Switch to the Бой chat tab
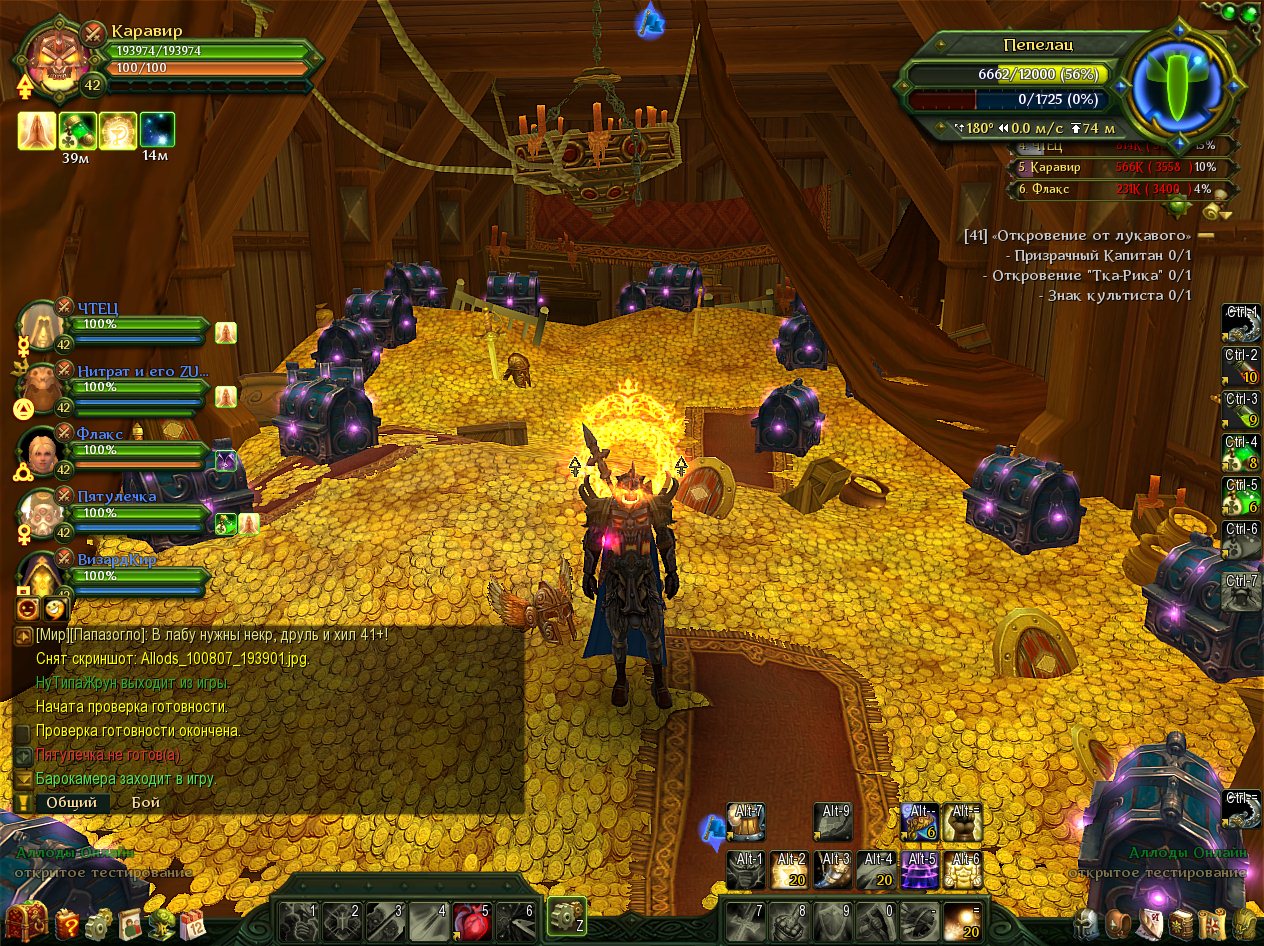 145,802
